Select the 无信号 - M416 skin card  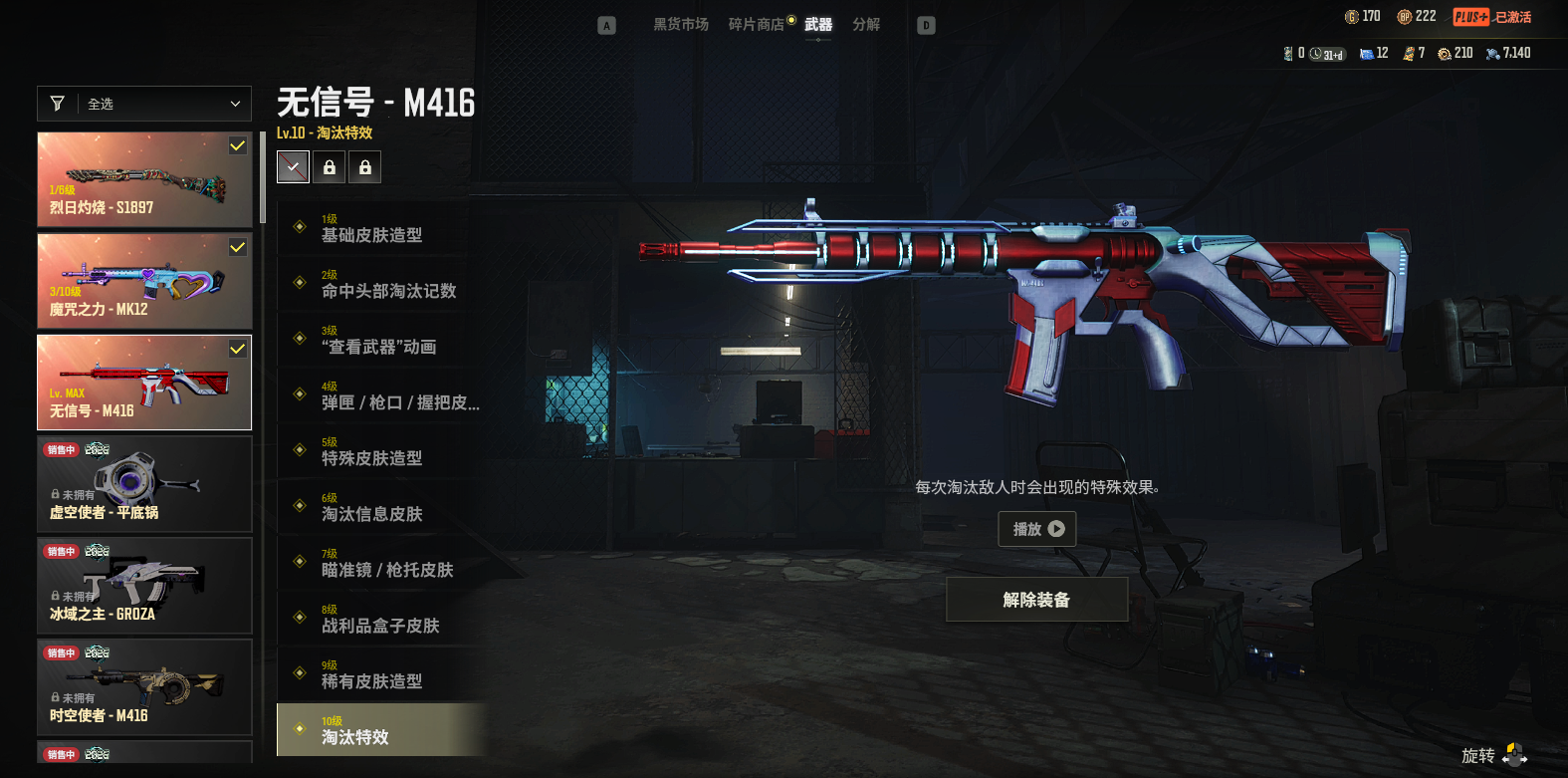(144, 383)
